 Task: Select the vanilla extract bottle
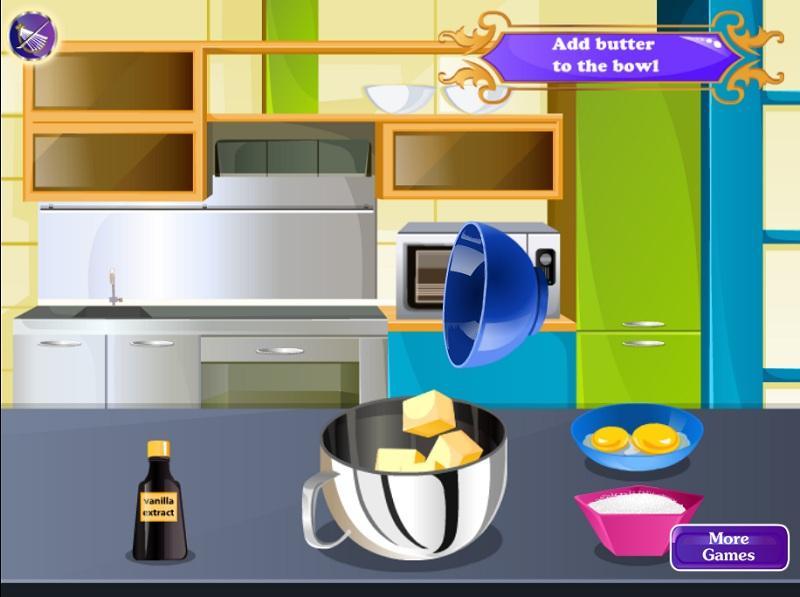point(158,503)
